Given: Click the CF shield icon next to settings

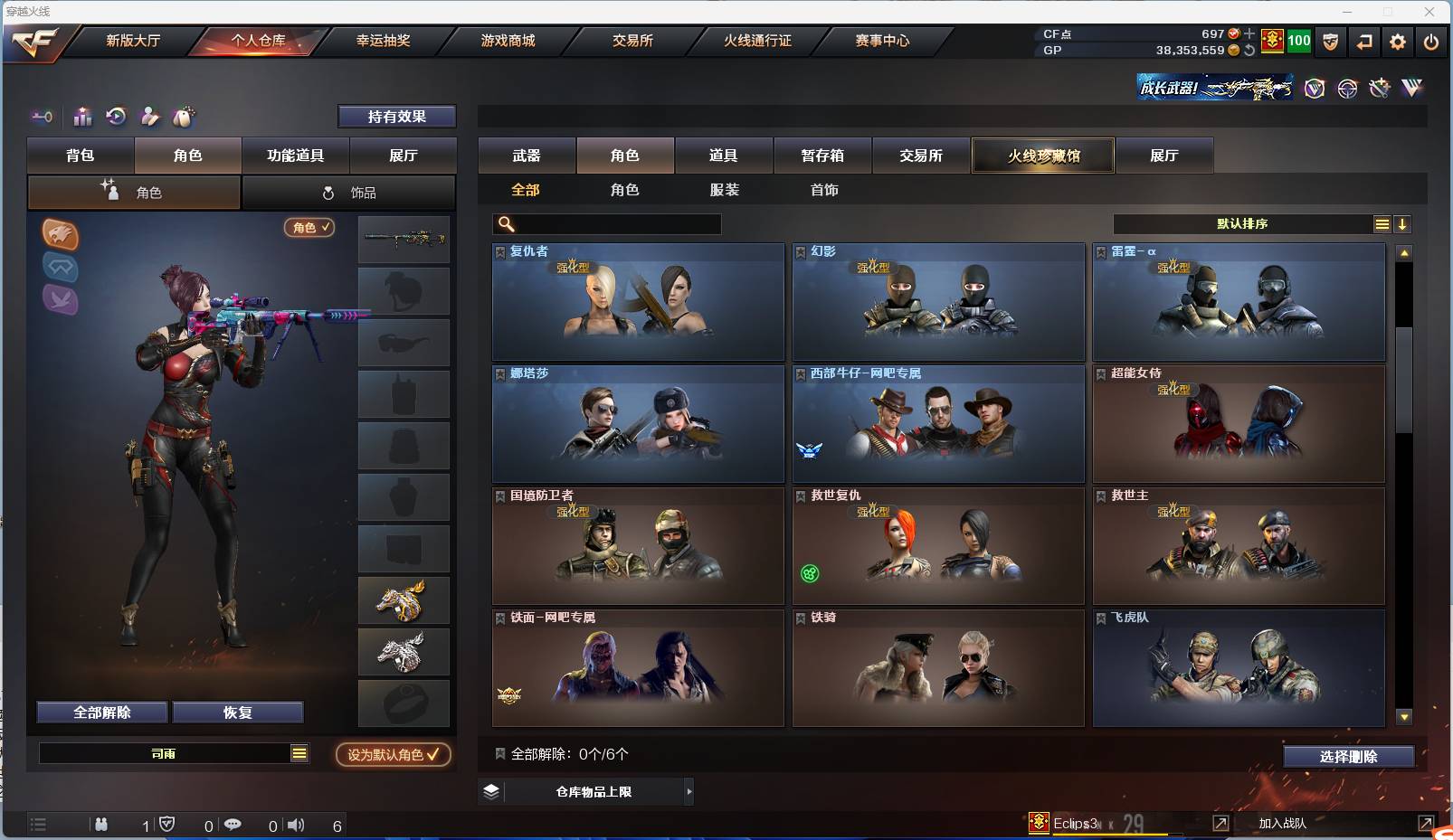Looking at the screenshot, I should click(1330, 41).
